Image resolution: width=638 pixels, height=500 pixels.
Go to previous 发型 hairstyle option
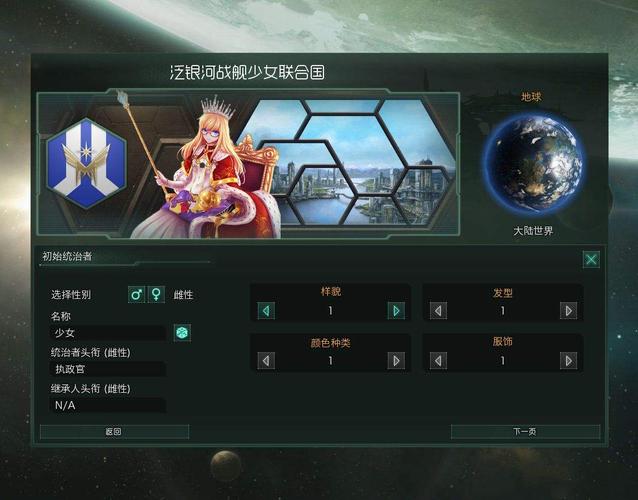click(x=439, y=311)
